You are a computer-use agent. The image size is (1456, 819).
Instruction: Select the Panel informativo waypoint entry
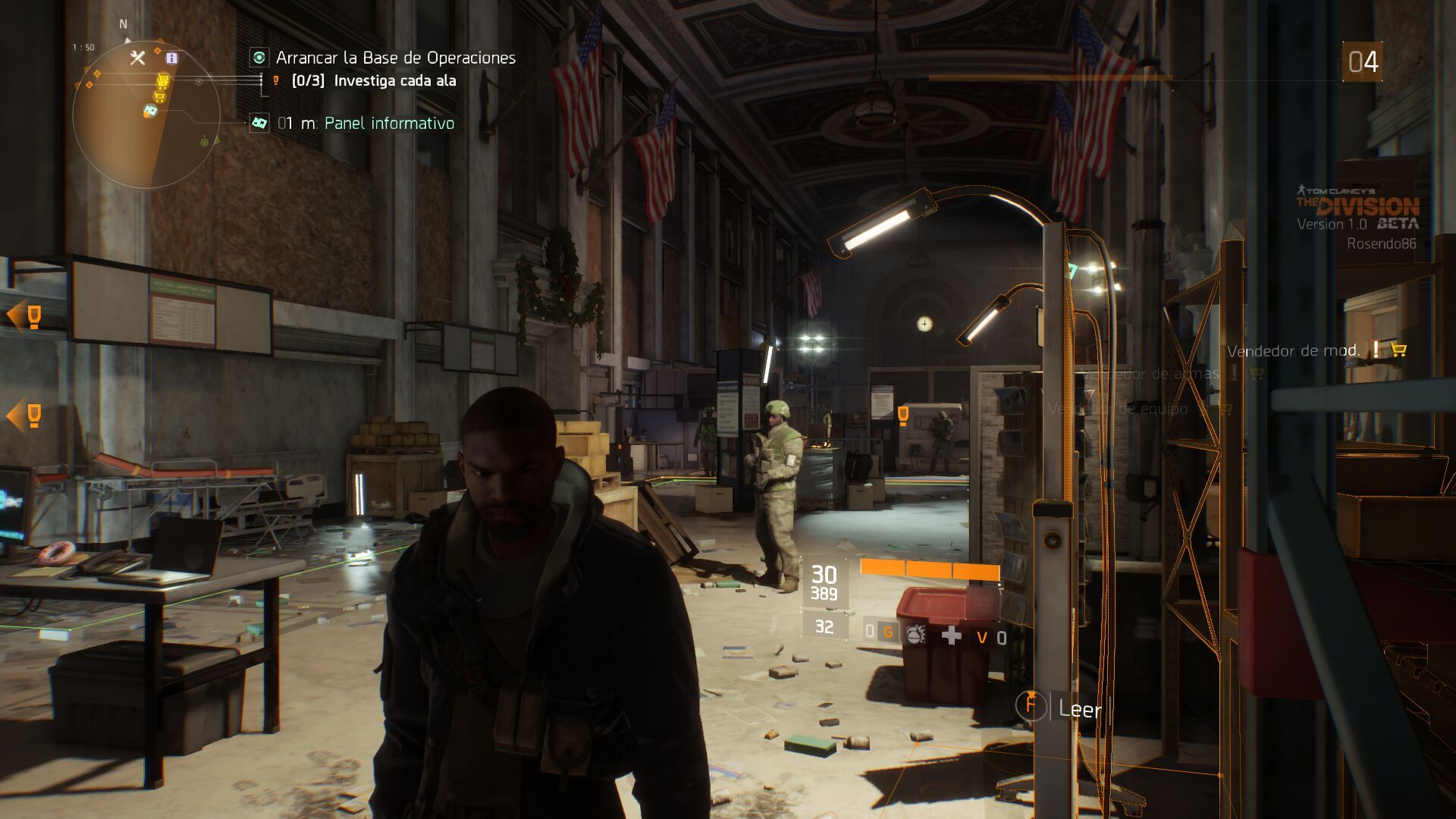coord(388,123)
